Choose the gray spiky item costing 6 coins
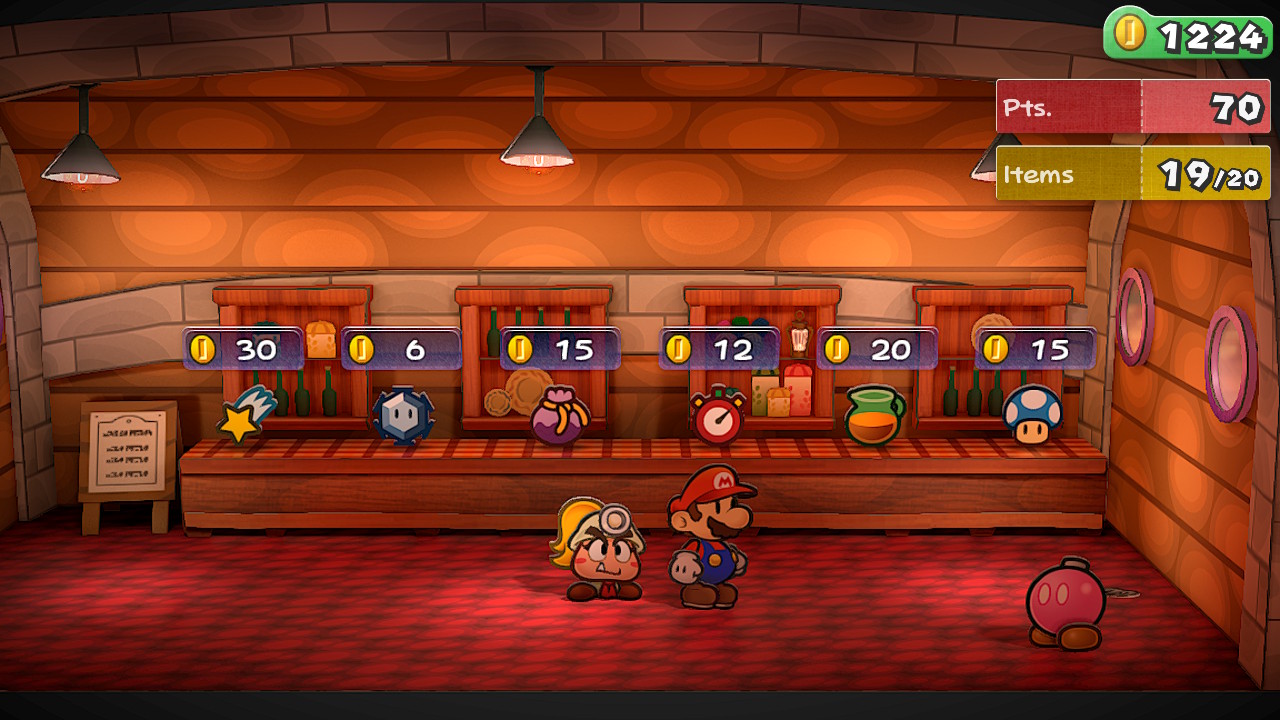This screenshot has height=720, width=1280. [x=403, y=416]
